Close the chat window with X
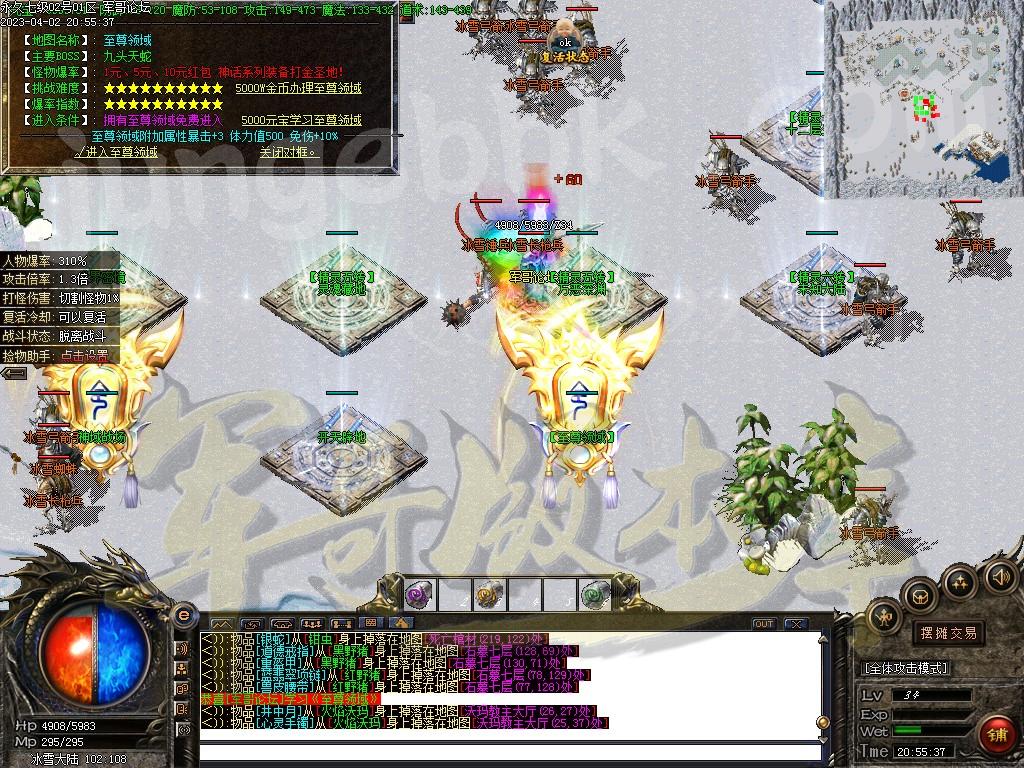Viewport: 1024px width, 768px height. tap(795, 624)
